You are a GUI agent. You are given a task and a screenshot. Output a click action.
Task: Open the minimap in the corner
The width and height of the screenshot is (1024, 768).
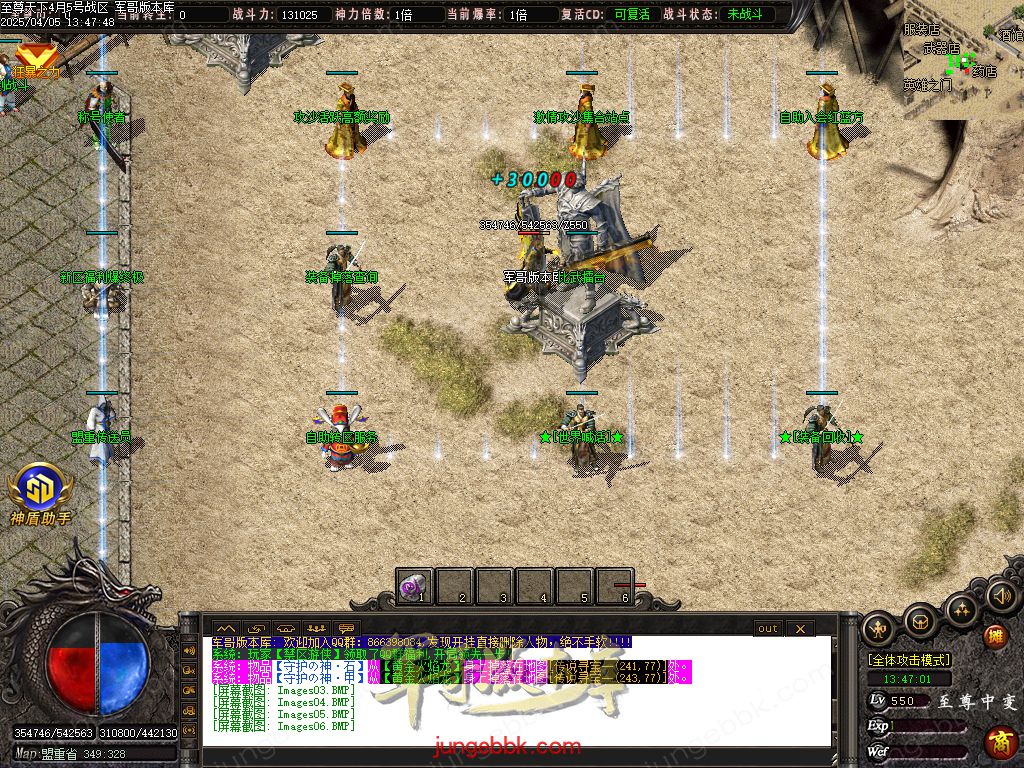[963, 60]
